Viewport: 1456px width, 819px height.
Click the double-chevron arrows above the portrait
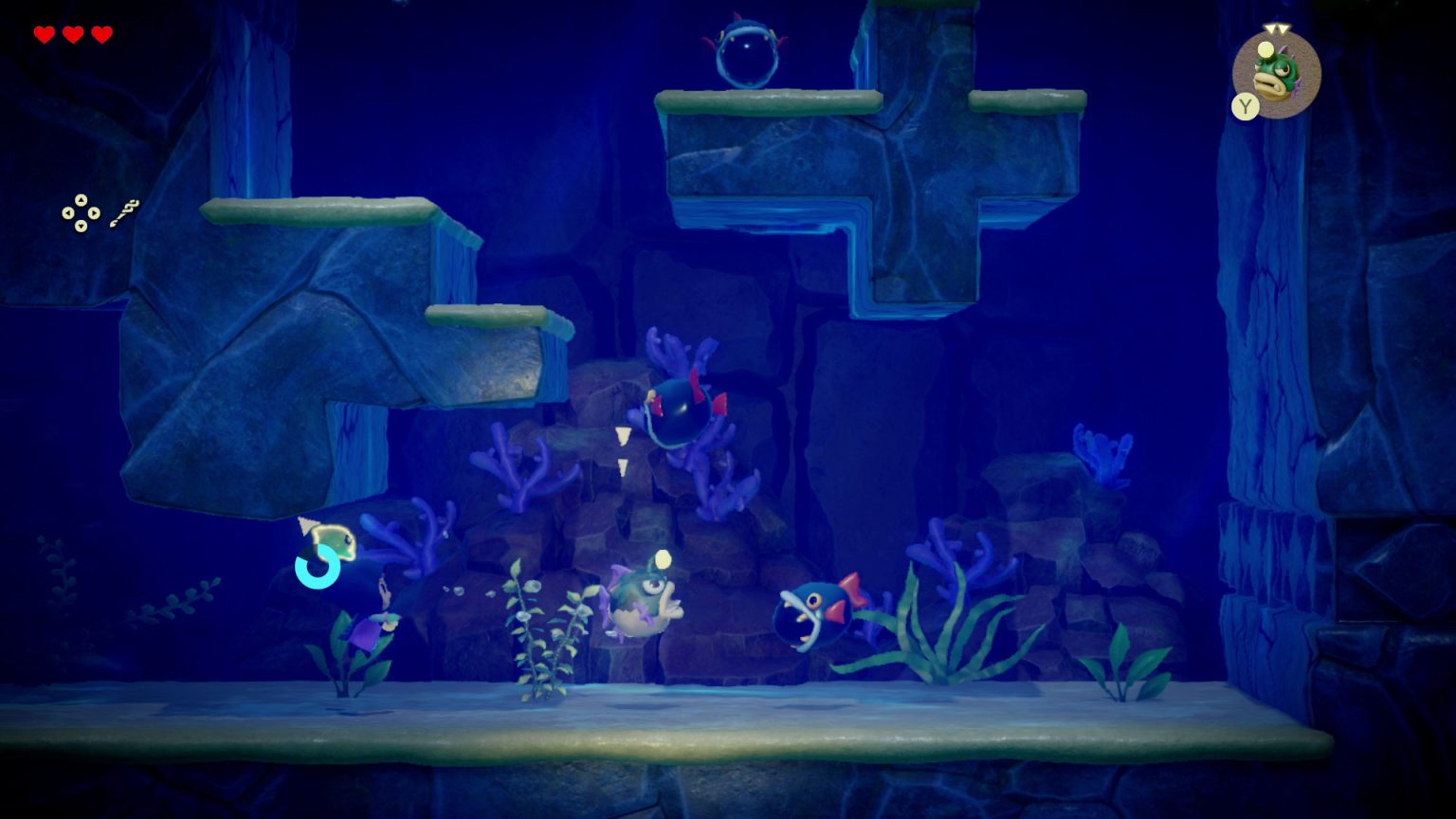click(1275, 27)
